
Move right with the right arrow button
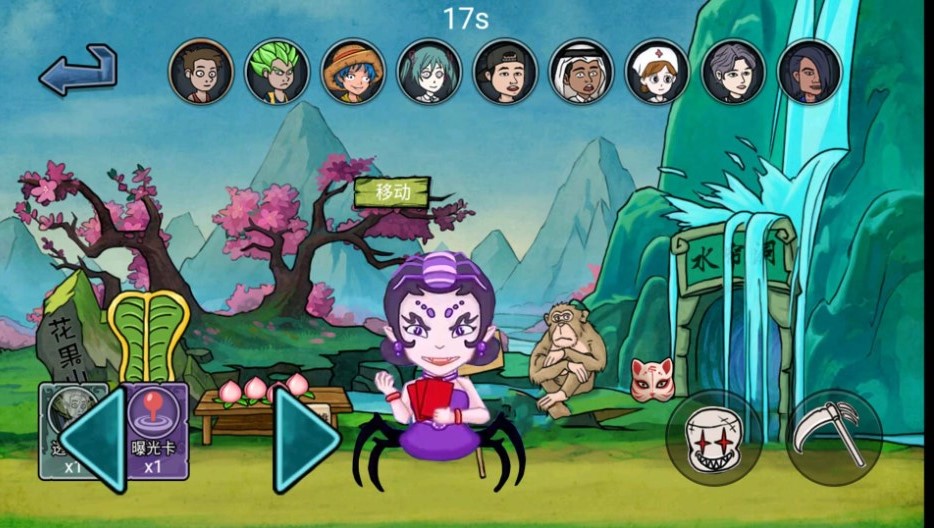coord(306,440)
